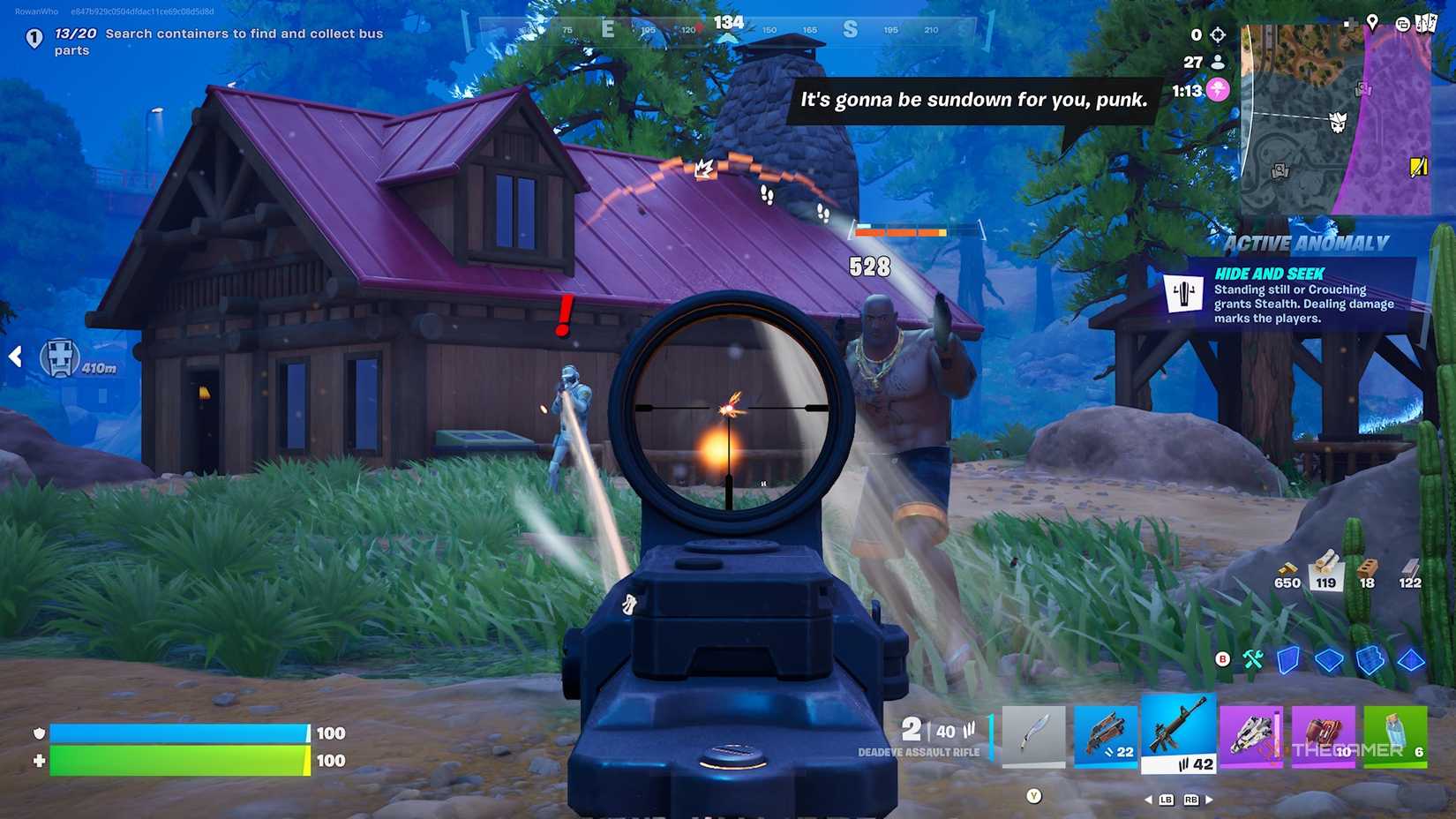Select the wall build piece icon

tap(1287, 660)
